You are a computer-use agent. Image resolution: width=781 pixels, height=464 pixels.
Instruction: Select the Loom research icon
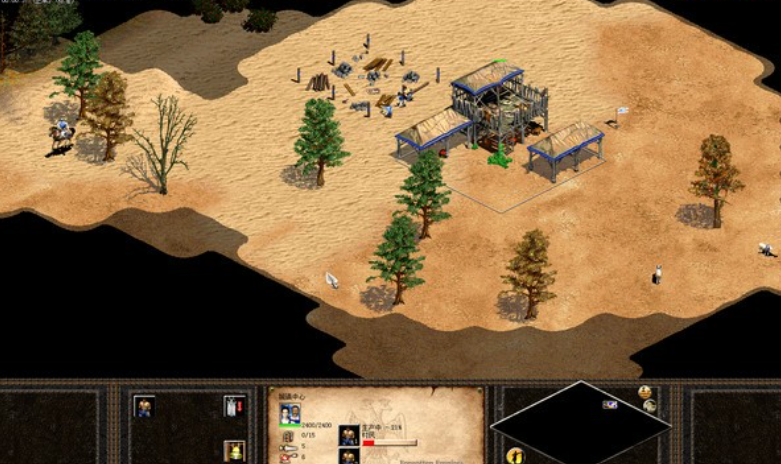pyautogui.click(x=234, y=406)
